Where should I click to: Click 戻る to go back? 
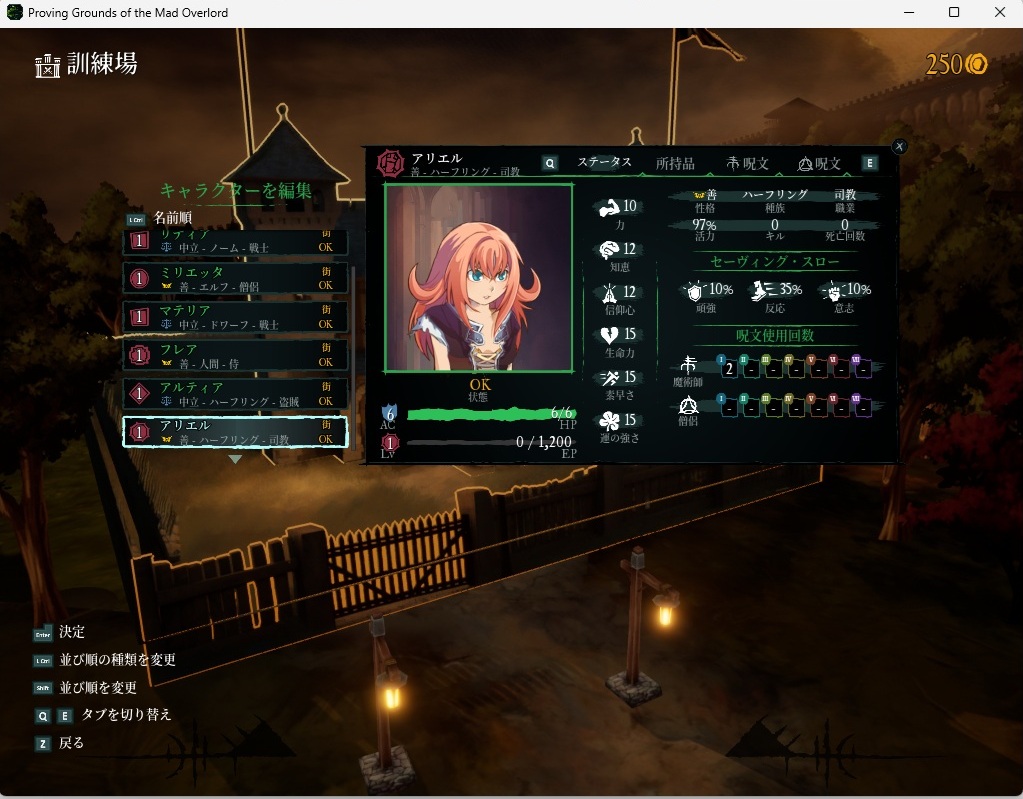[x=72, y=743]
